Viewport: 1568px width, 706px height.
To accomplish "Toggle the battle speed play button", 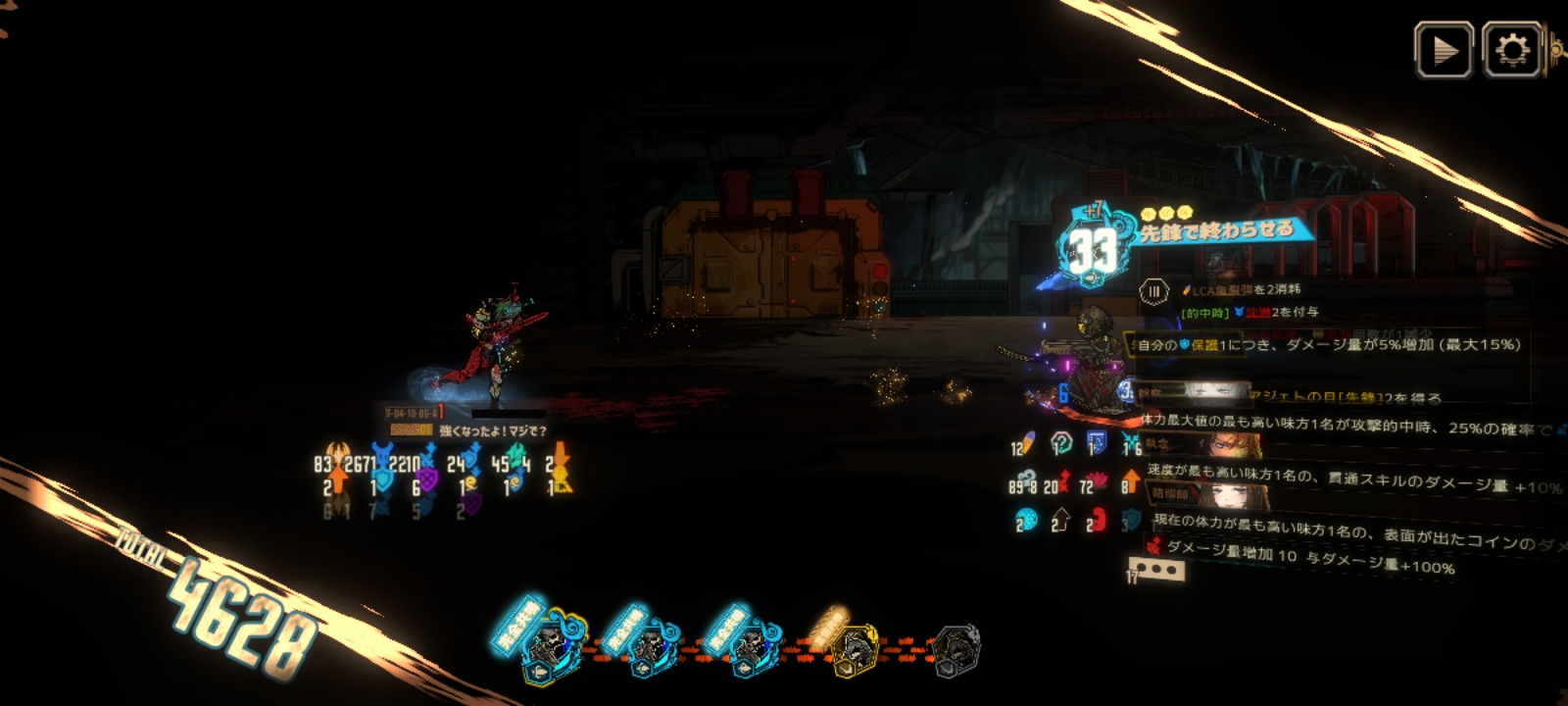I will [1444, 50].
